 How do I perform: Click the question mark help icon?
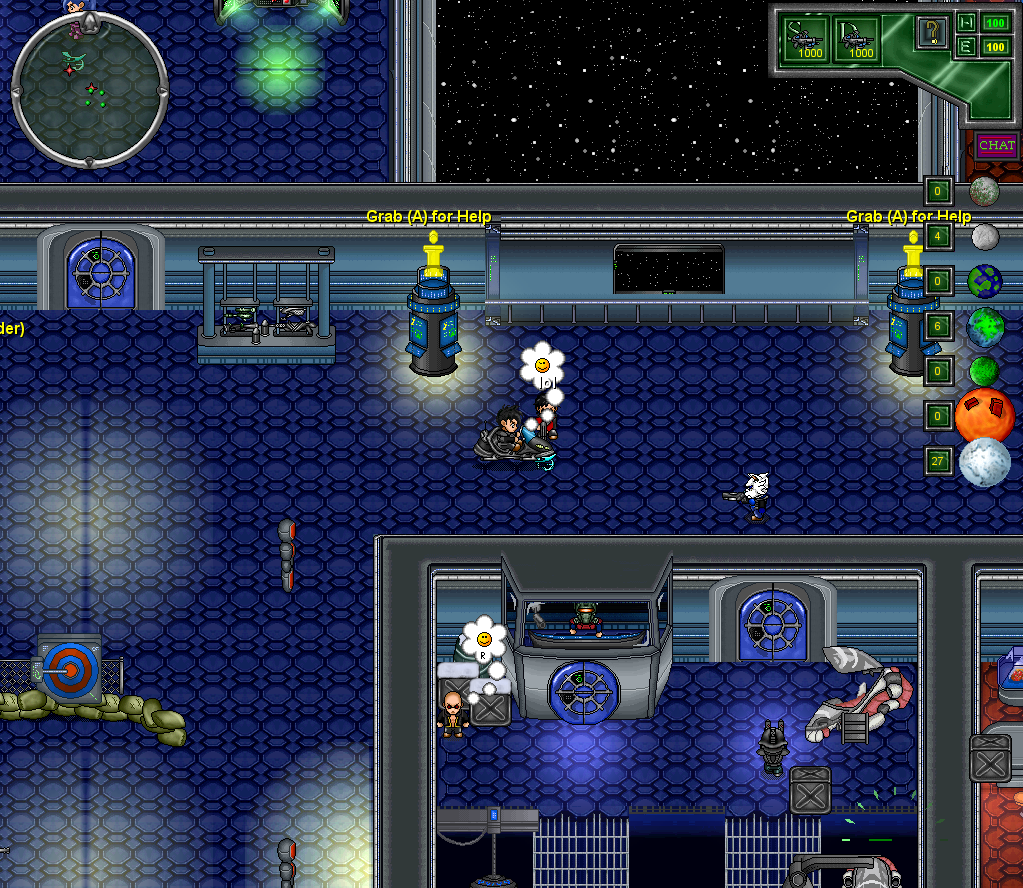932,33
